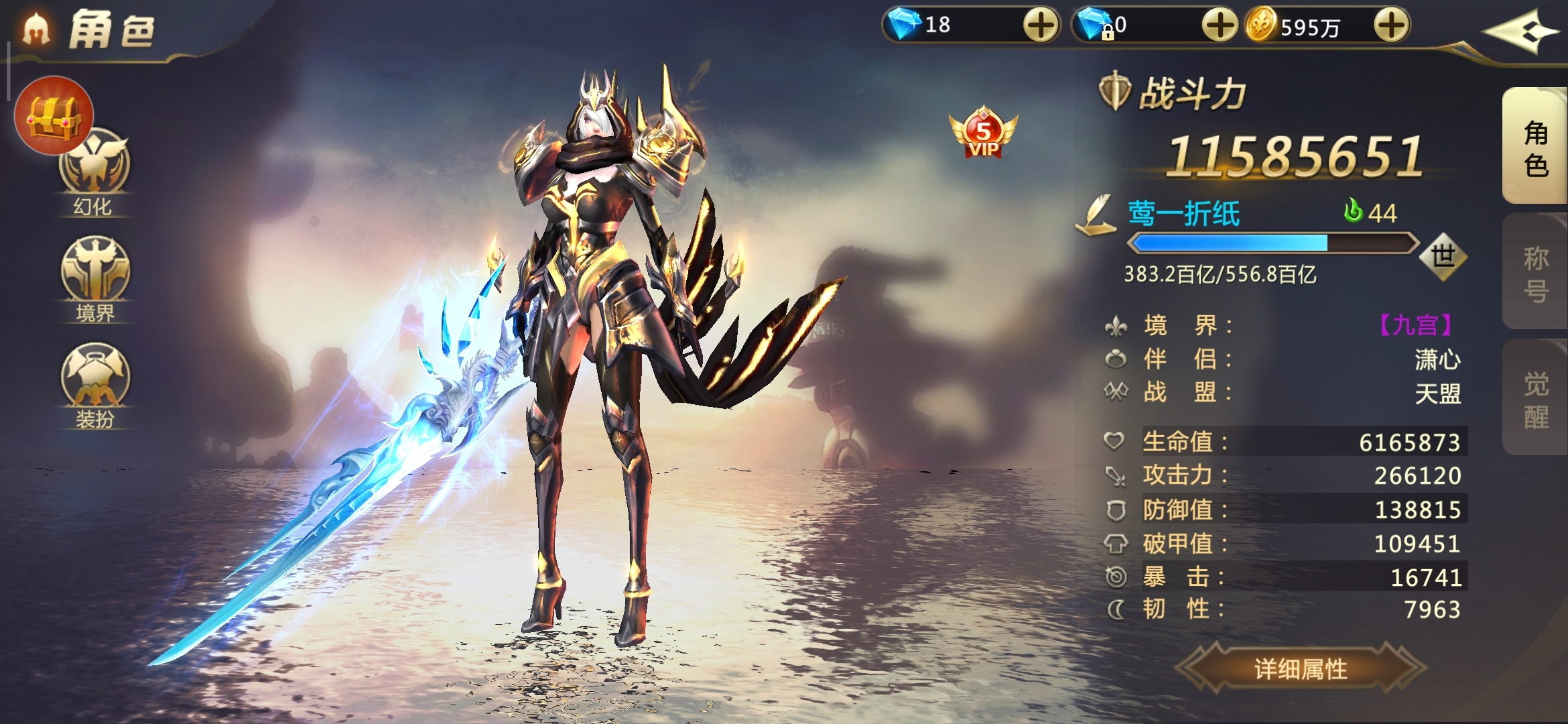The width and height of the screenshot is (1568, 724).
Task: Click the 世 diamond button
Action: coord(1443,256)
